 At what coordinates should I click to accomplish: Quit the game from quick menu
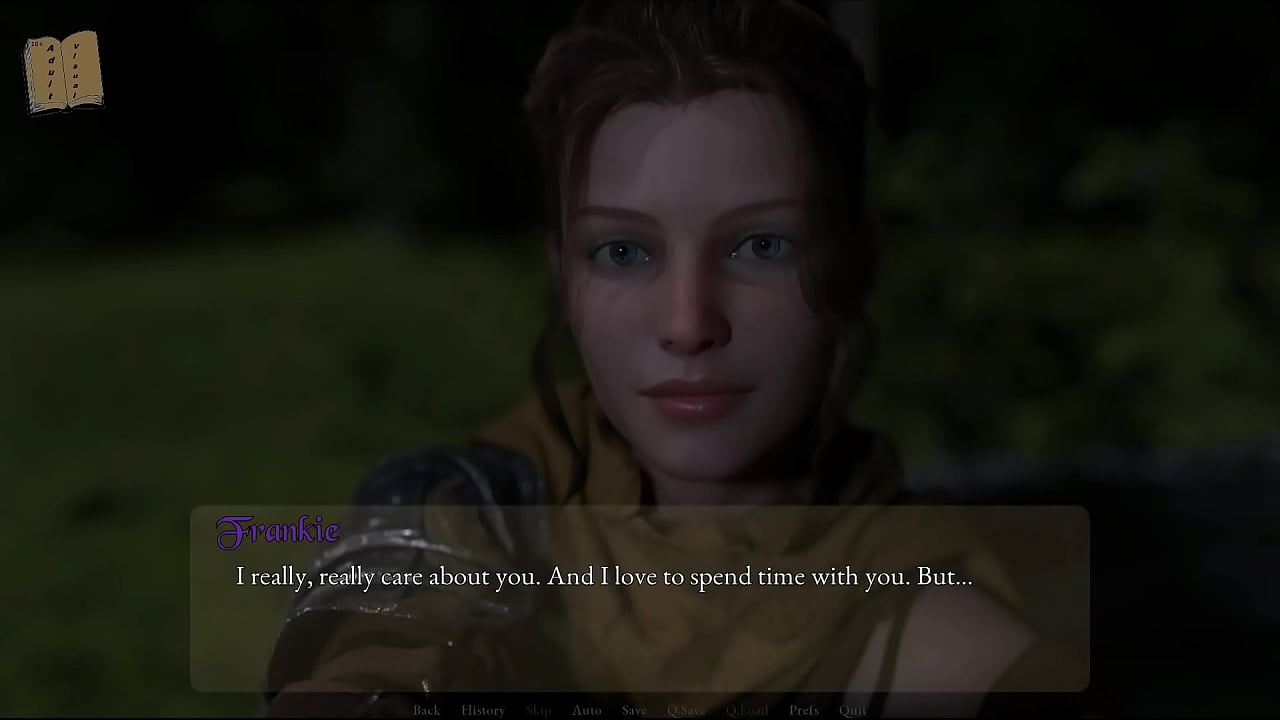(853, 710)
